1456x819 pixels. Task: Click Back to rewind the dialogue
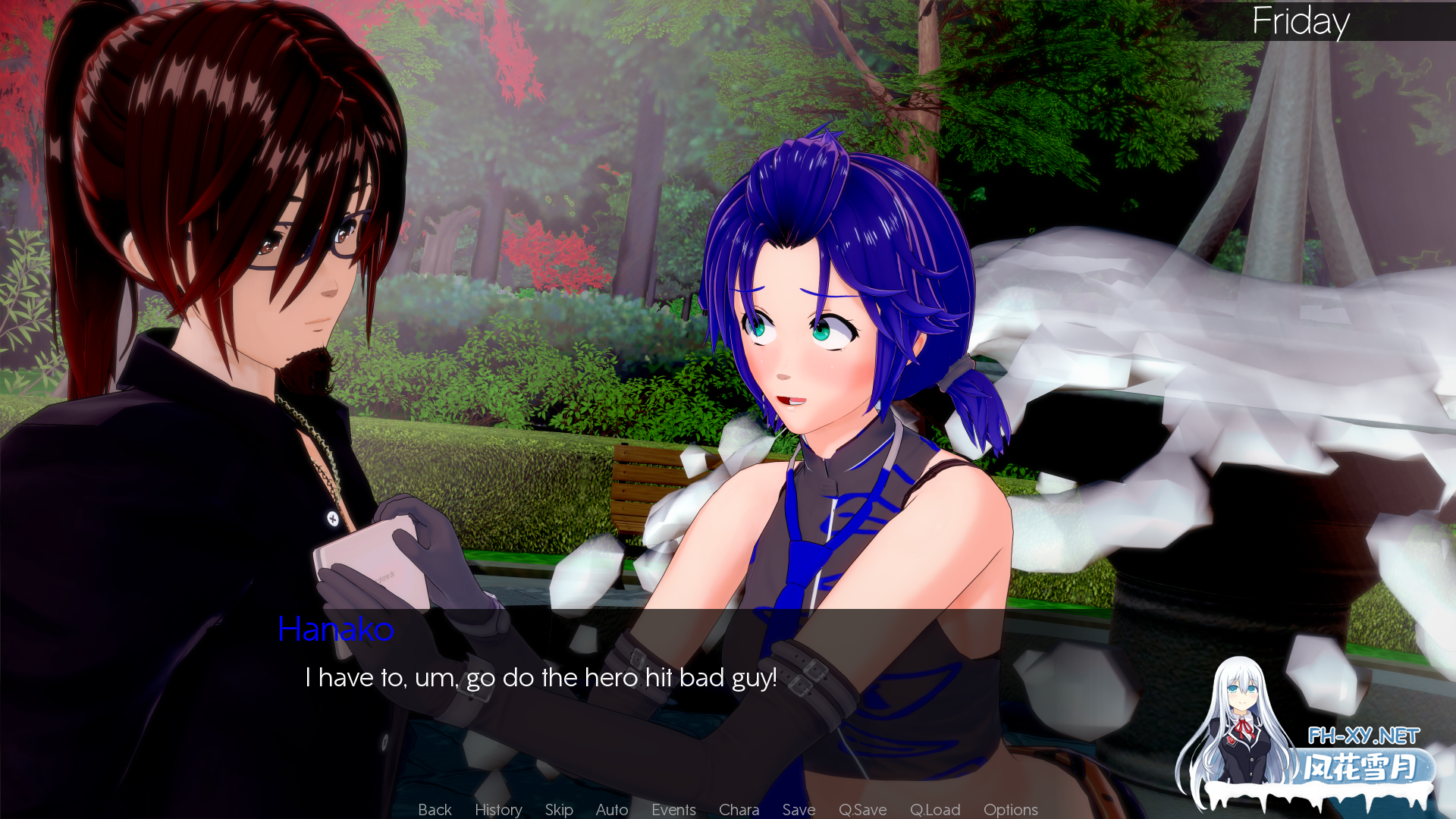[434, 809]
